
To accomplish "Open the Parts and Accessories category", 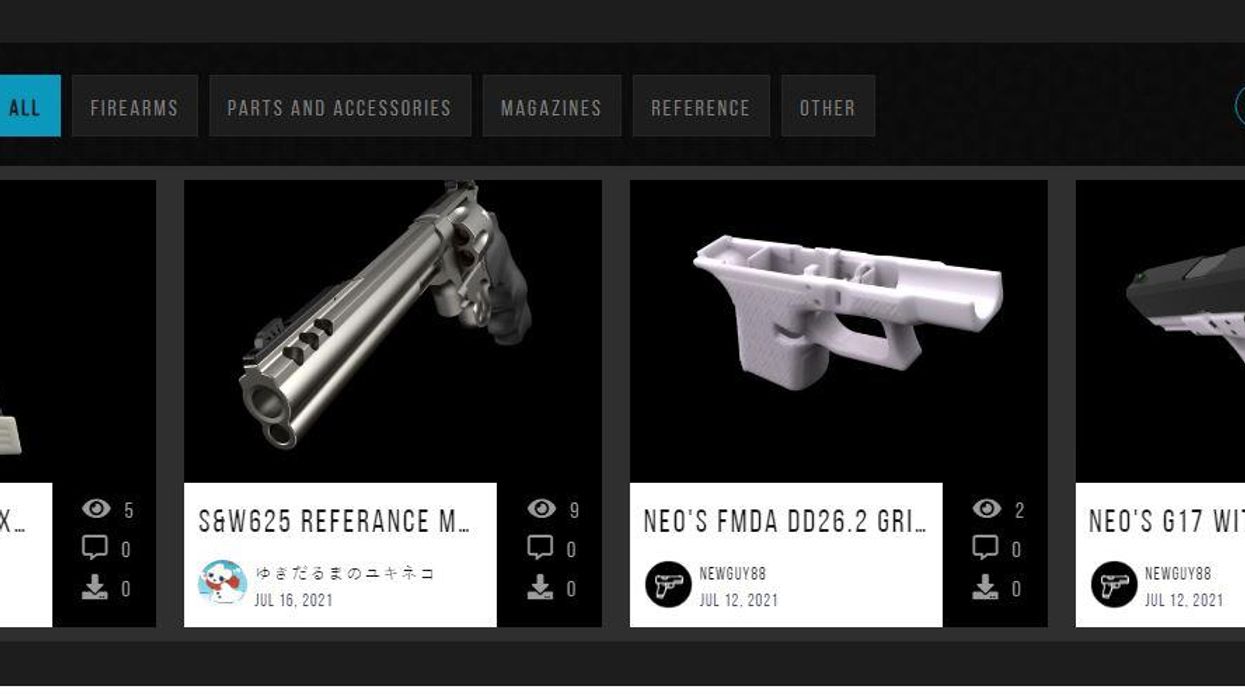I will (x=339, y=106).
